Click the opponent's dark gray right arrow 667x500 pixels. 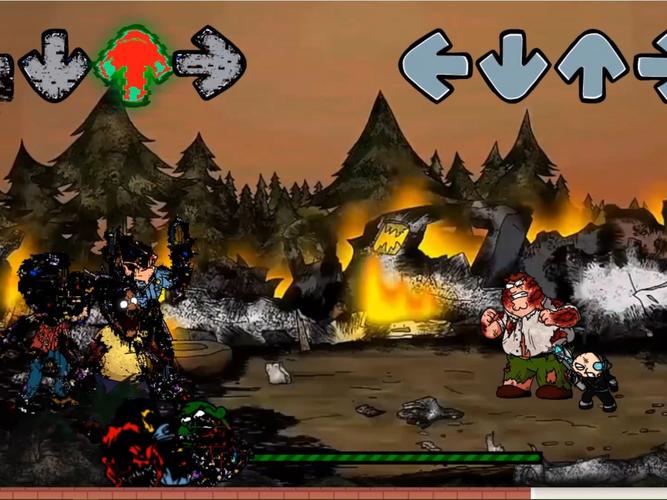[x=209, y=63]
